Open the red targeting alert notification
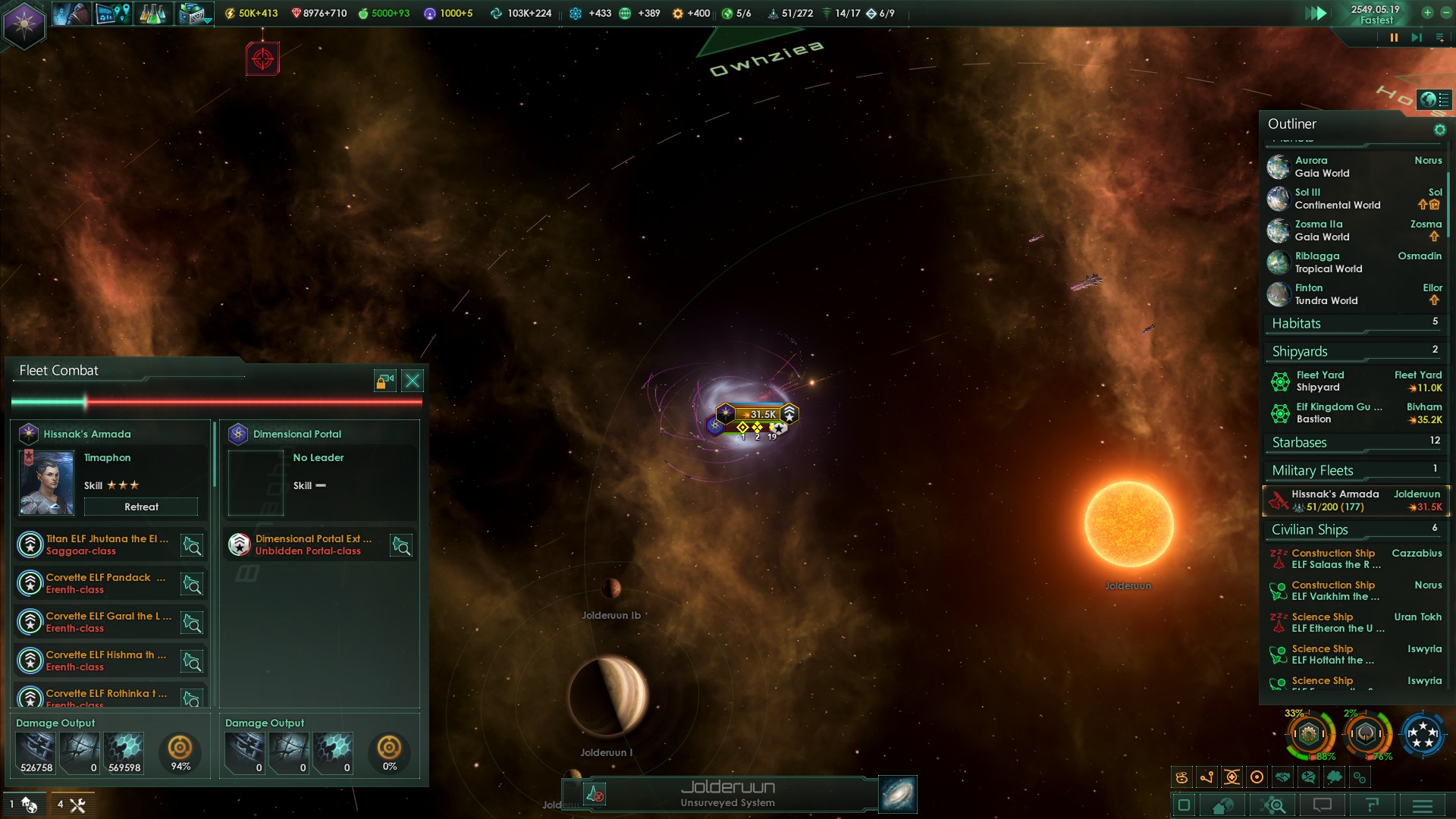This screenshot has width=1456, height=819. (x=262, y=58)
